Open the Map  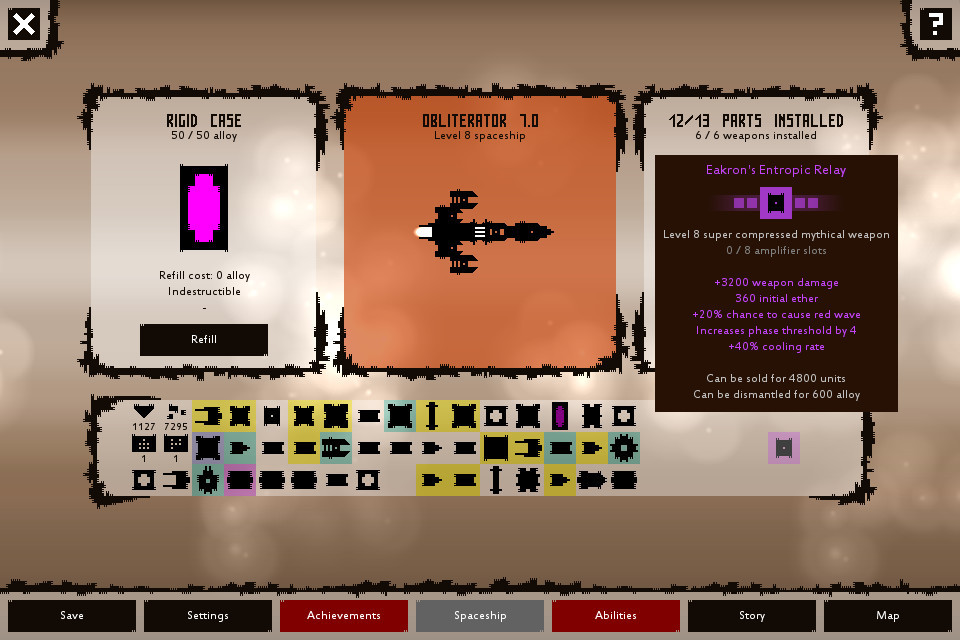point(888,615)
